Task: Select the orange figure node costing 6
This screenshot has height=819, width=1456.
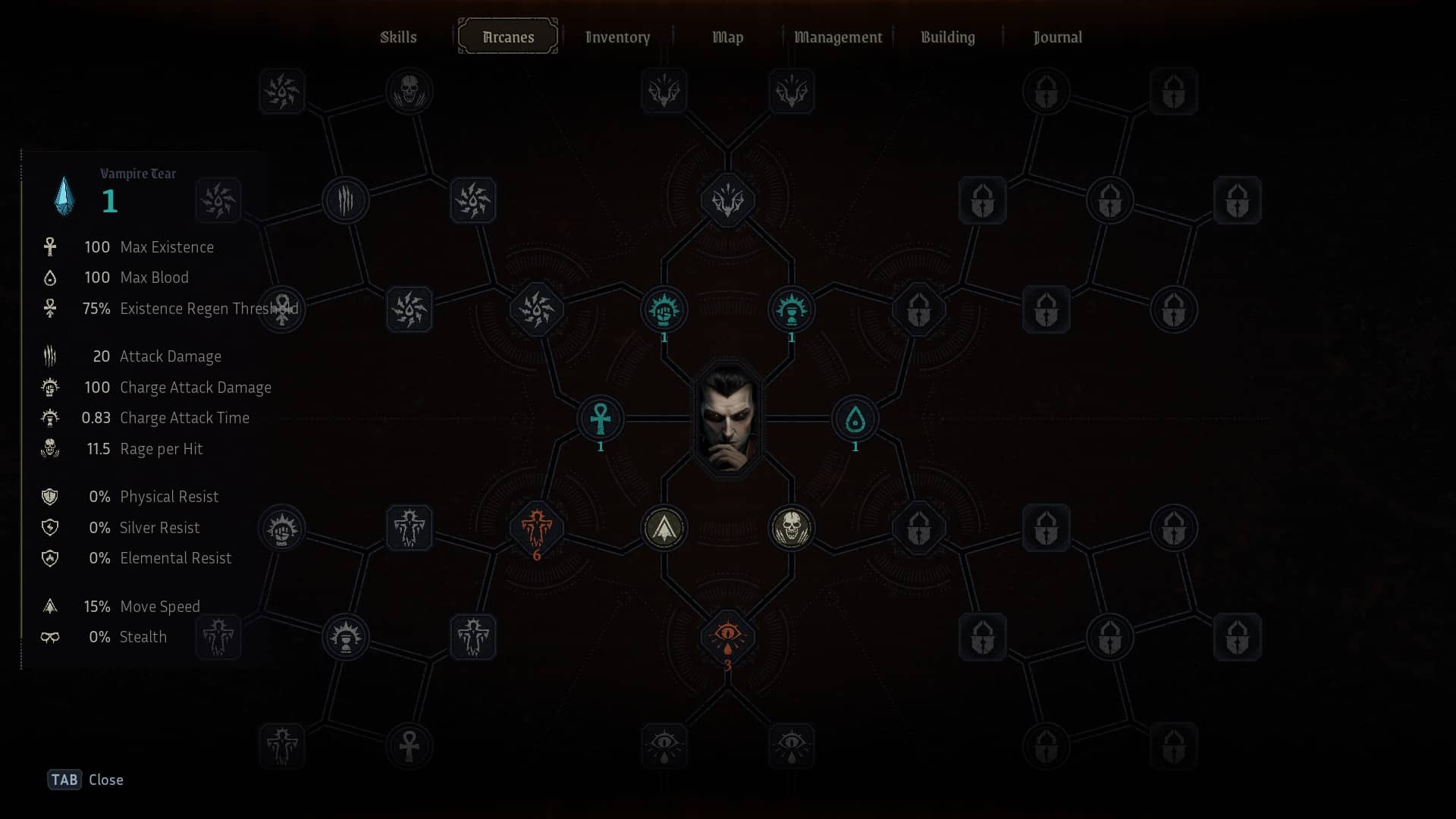Action: click(x=537, y=528)
